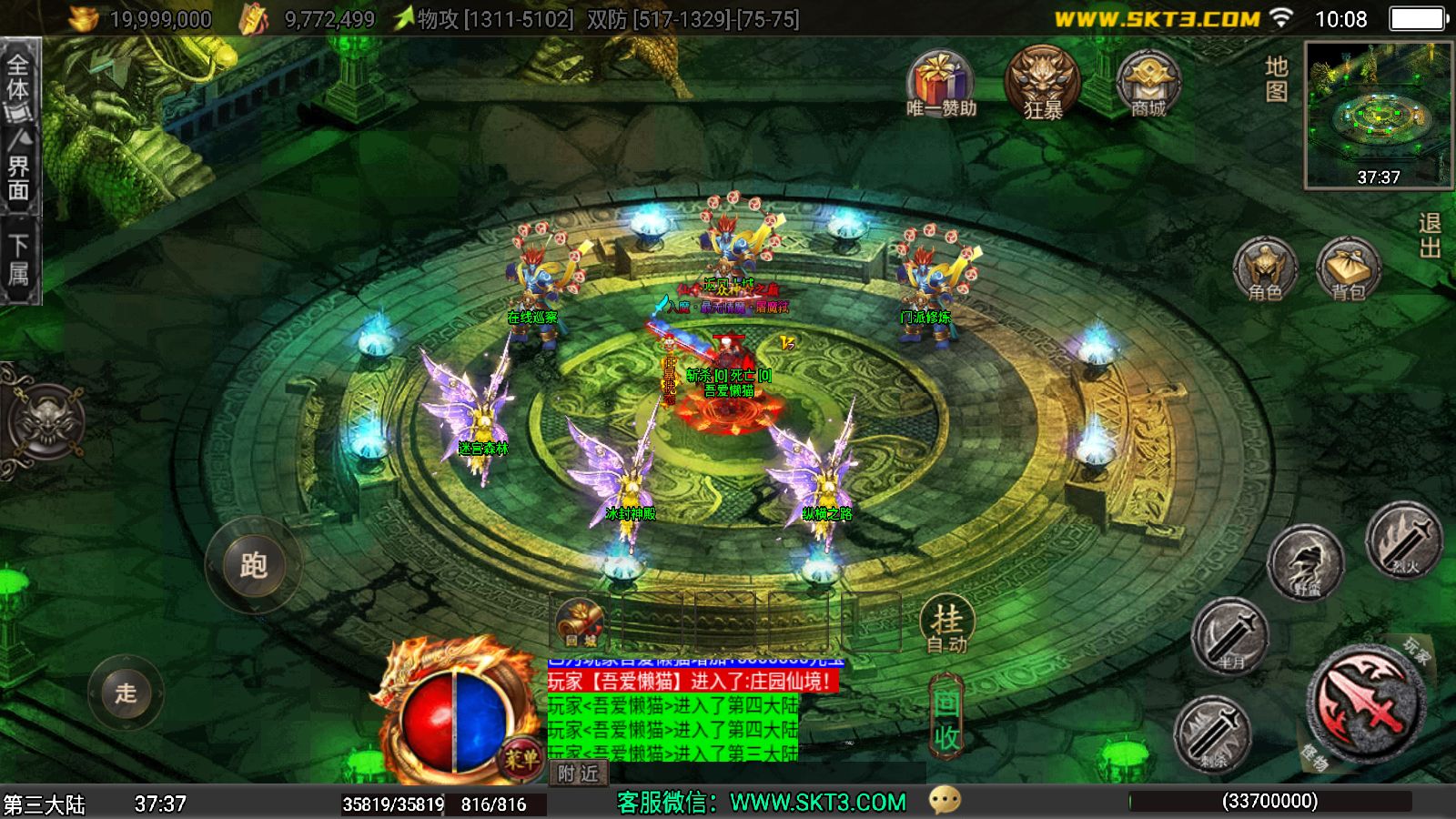Tap the 退出 exit button

pos(1430,236)
